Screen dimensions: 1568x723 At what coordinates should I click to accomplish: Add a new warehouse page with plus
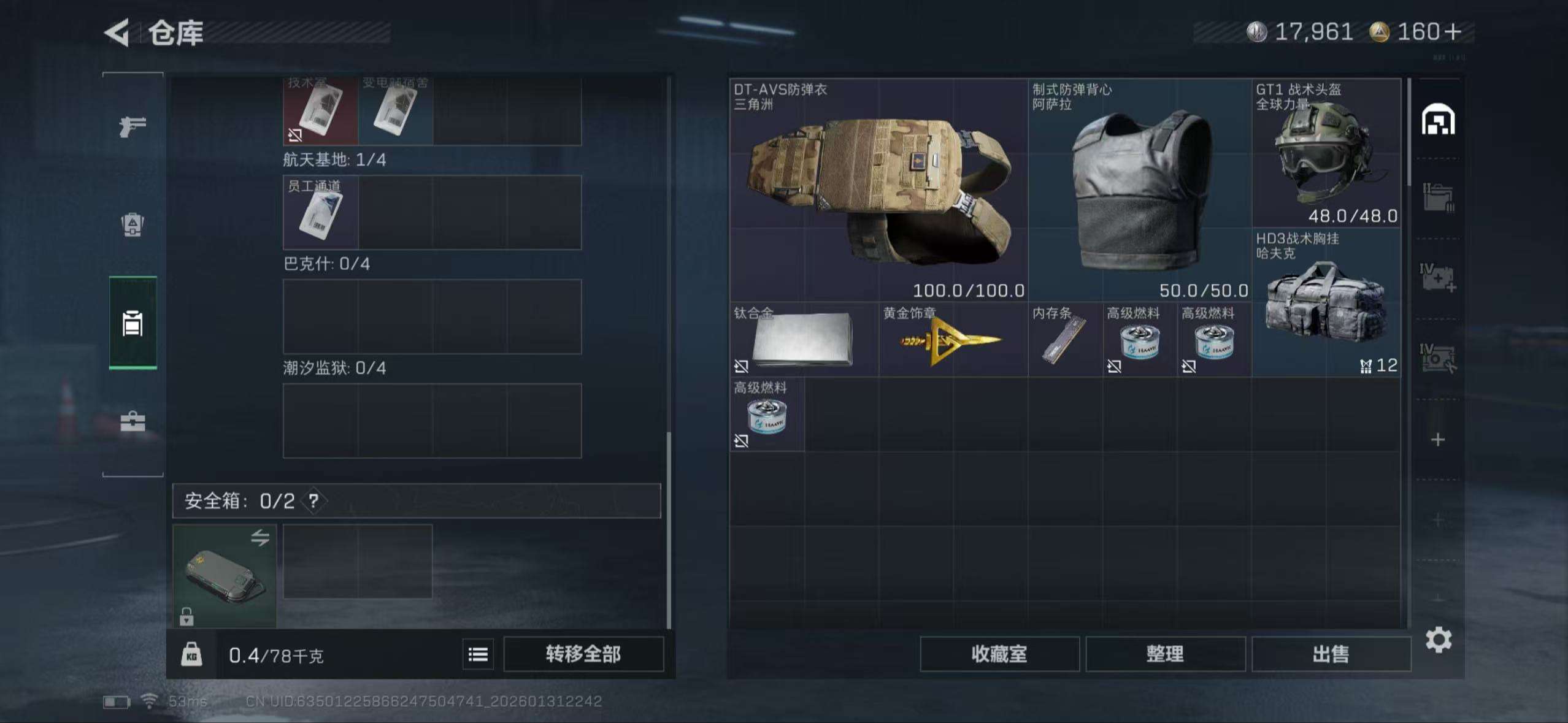[1438, 440]
